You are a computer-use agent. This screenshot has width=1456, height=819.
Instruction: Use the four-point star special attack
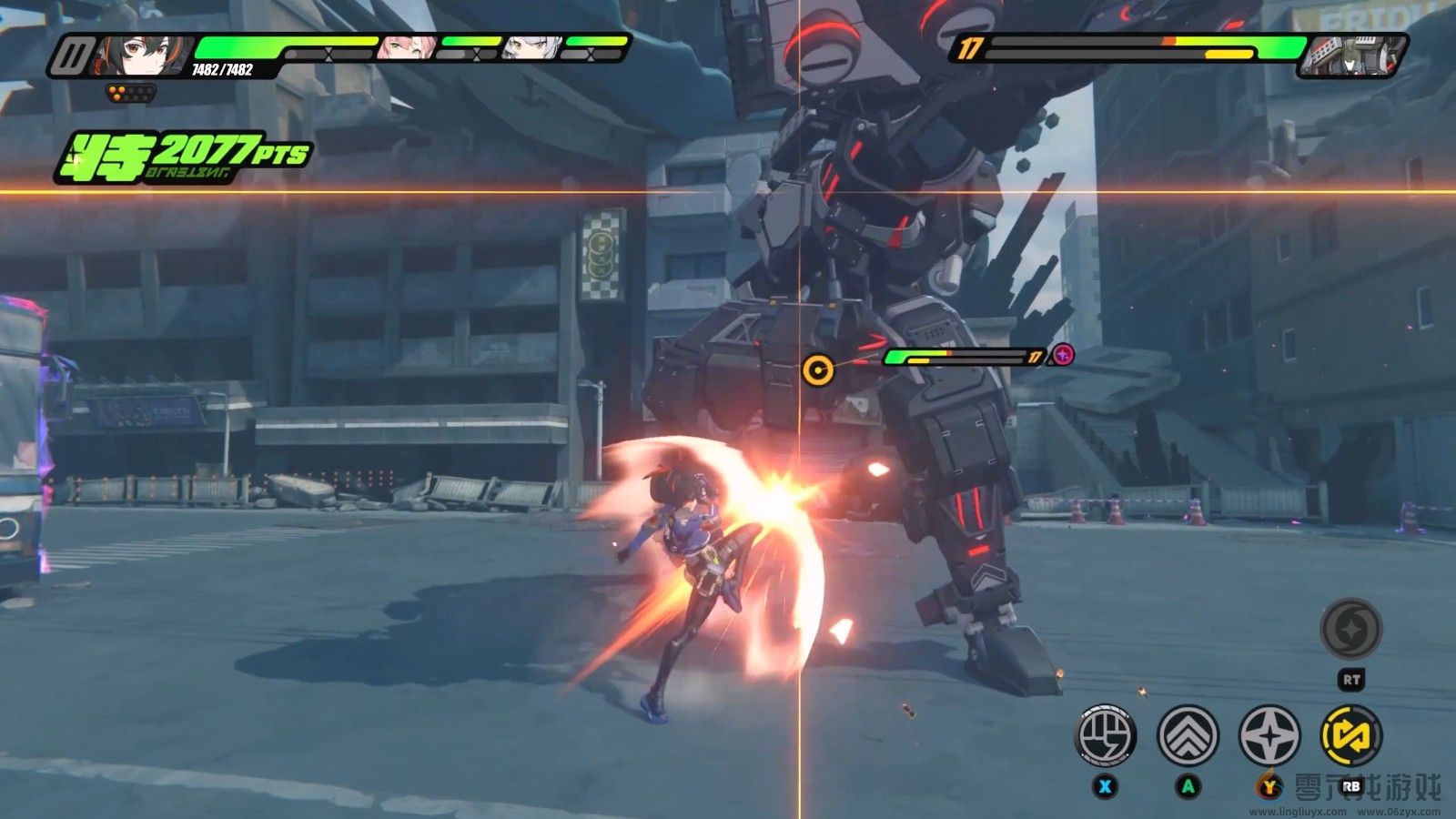1269,734
